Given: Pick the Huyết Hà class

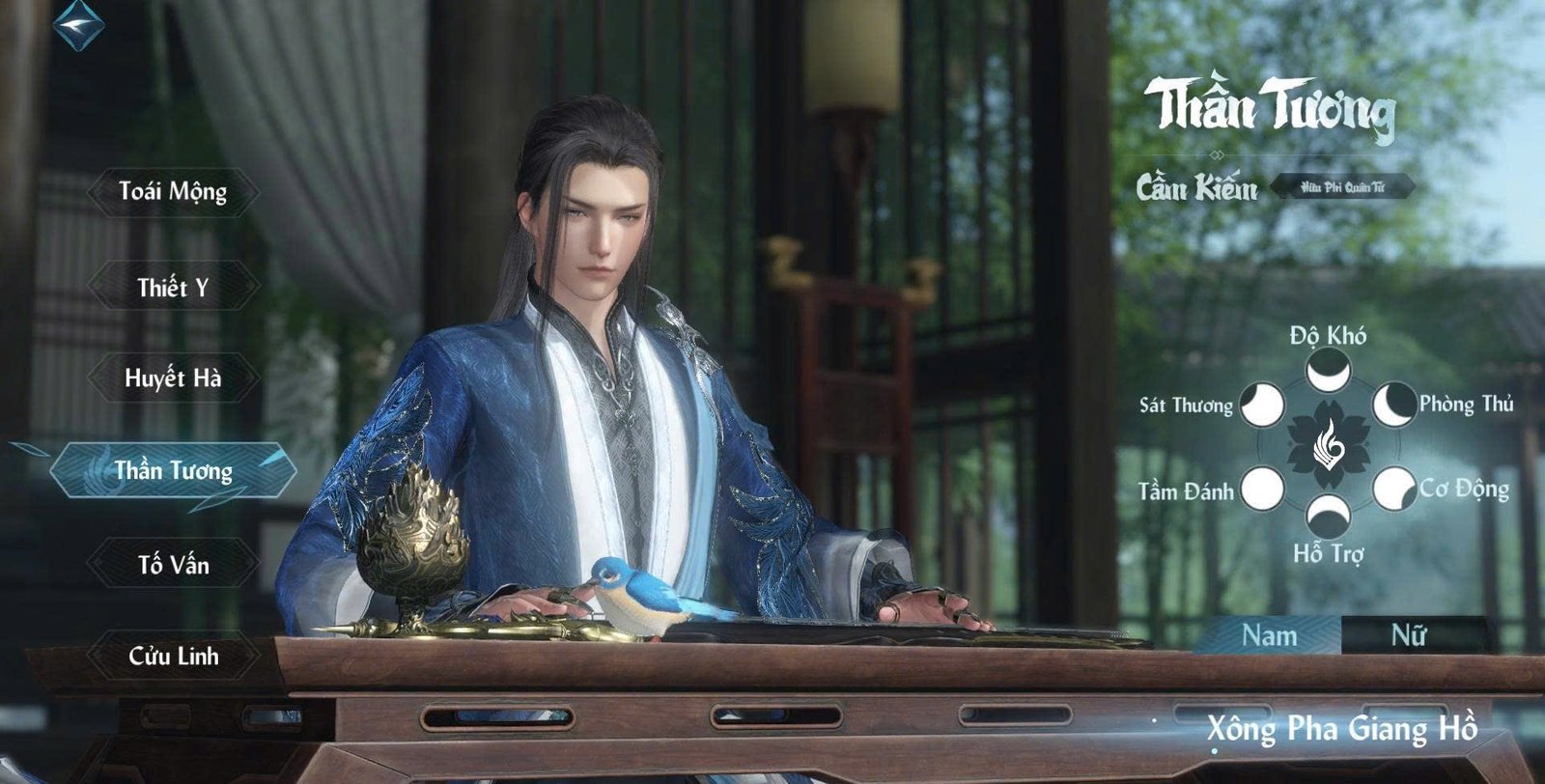Looking at the screenshot, I should (173, 378).
